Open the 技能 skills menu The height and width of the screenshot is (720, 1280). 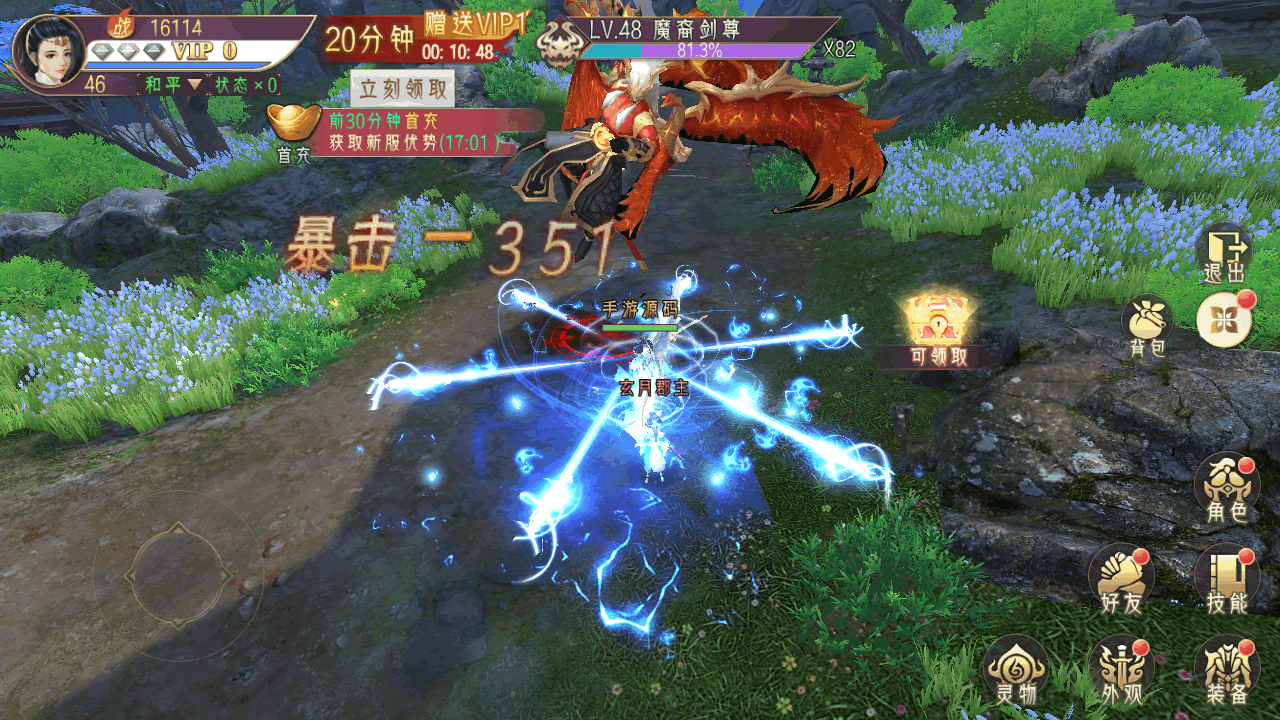coord(1226,580)
